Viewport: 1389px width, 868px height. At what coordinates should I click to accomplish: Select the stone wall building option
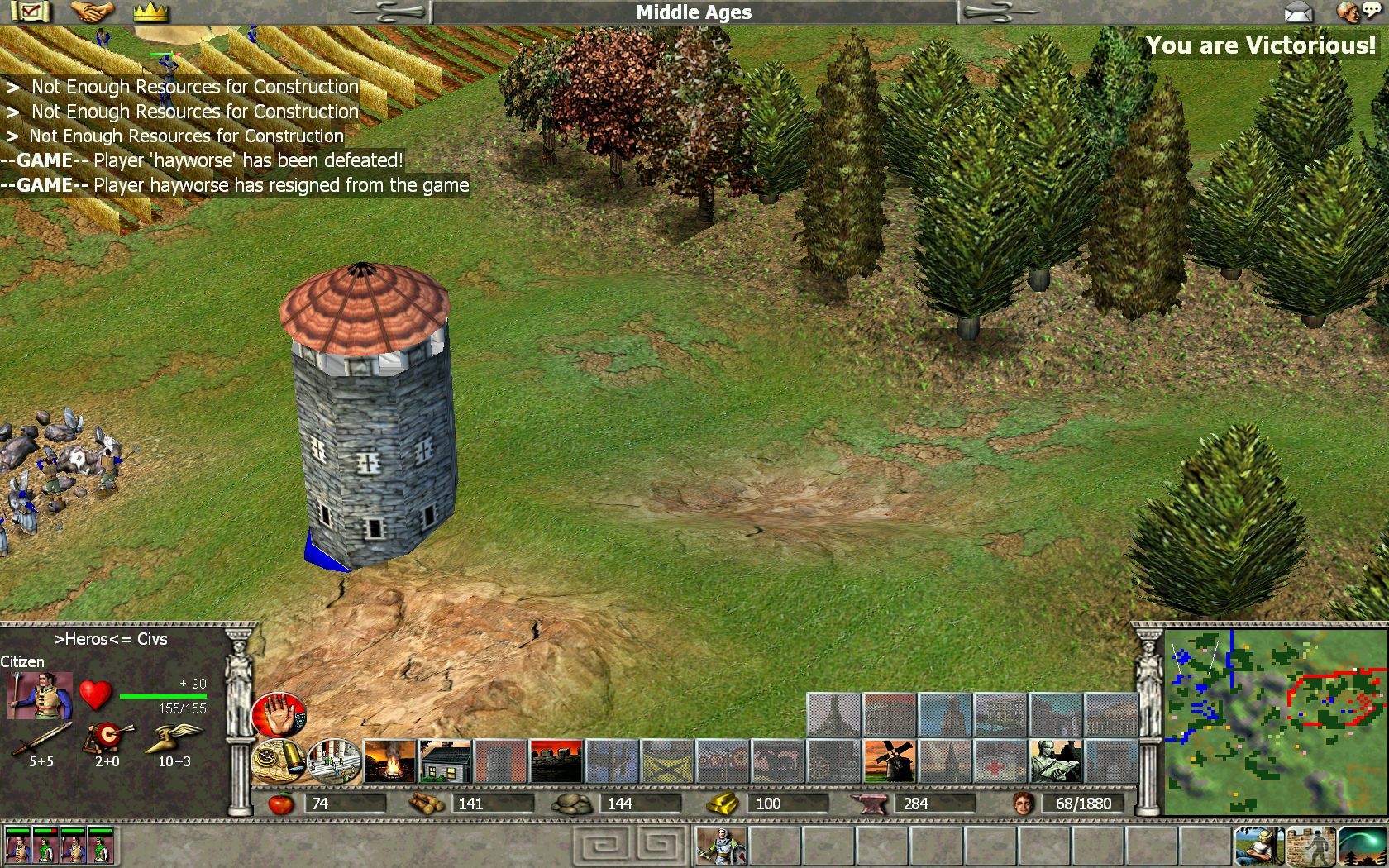(x=556, y=761)
